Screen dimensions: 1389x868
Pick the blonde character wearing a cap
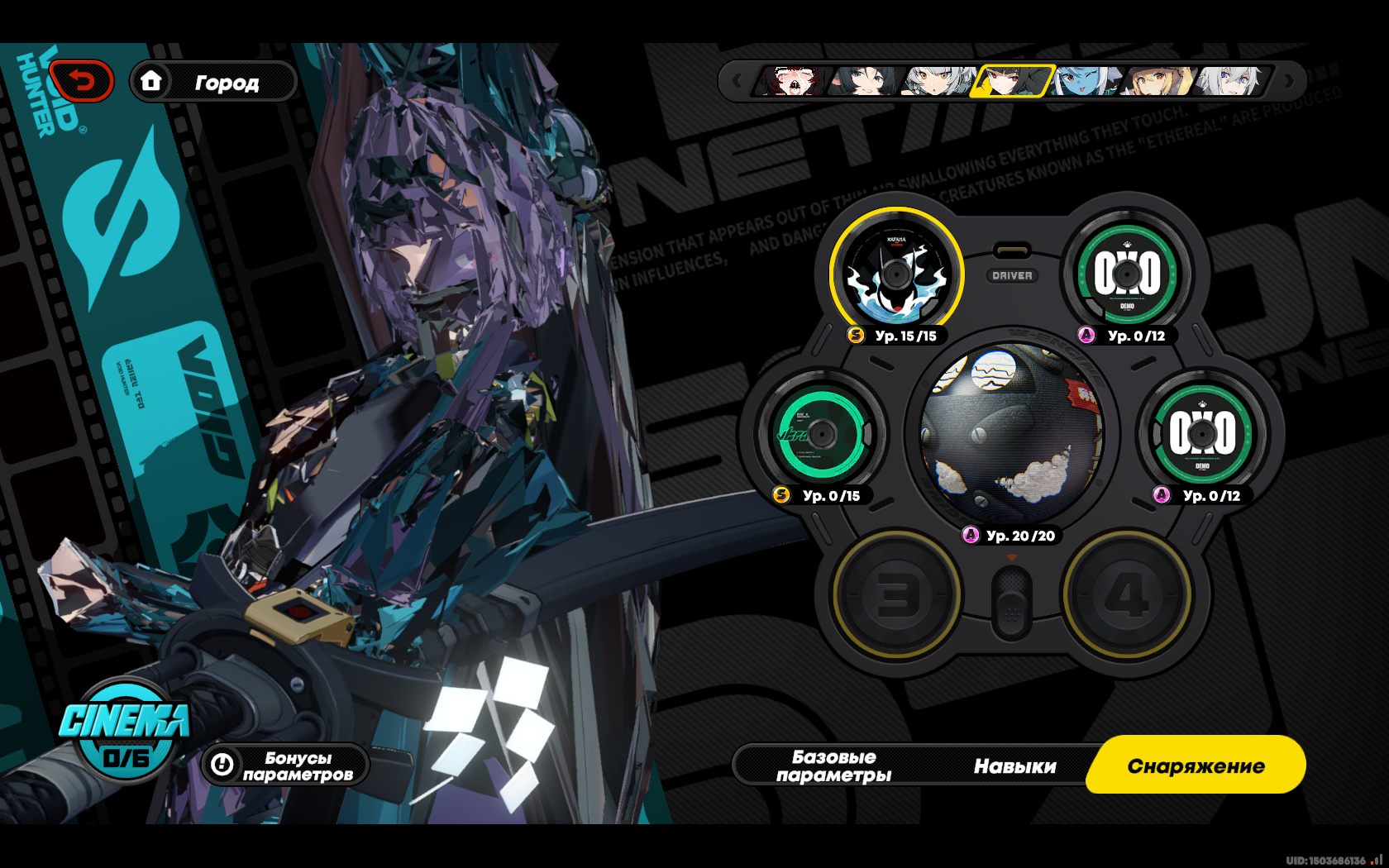point(1157,82)
